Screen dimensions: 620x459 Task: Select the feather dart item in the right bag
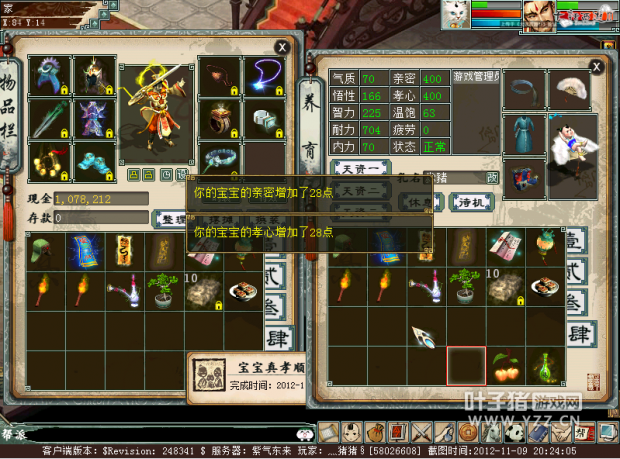point(423,336)
